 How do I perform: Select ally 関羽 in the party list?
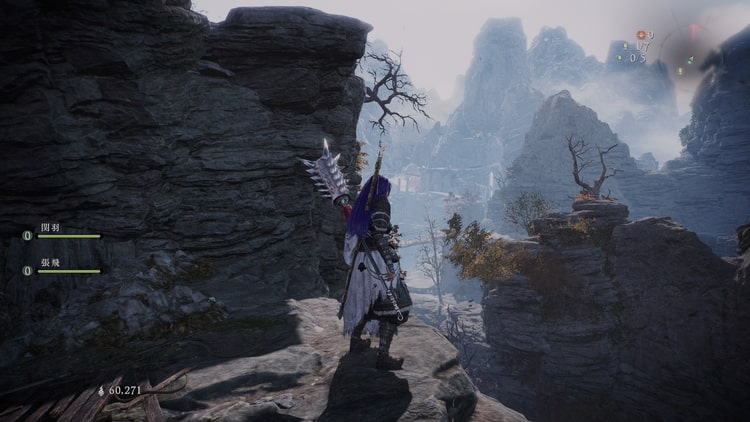click(x=50, y=228)
